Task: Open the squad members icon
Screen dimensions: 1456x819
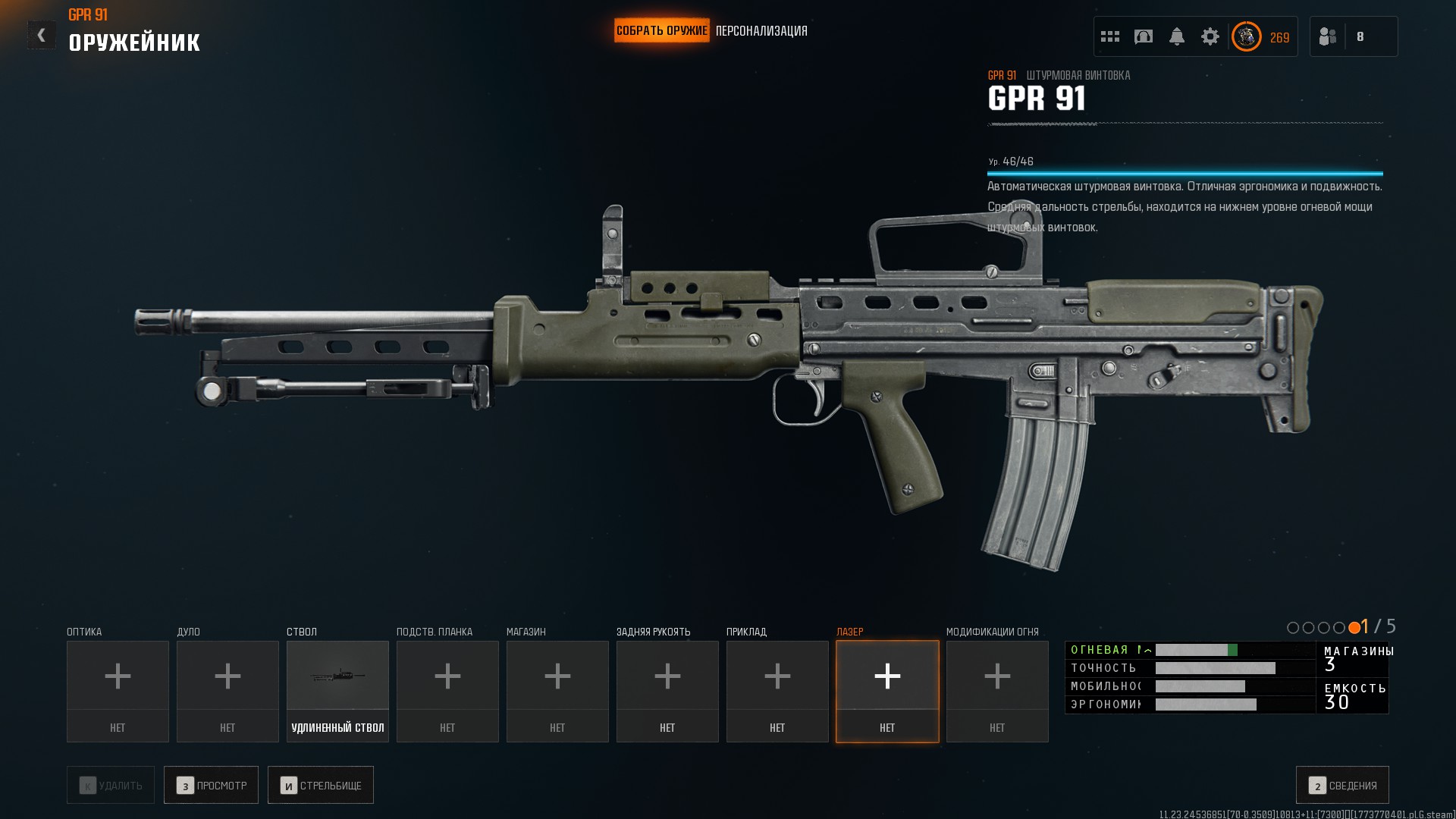Action: tap(1328, 36)
